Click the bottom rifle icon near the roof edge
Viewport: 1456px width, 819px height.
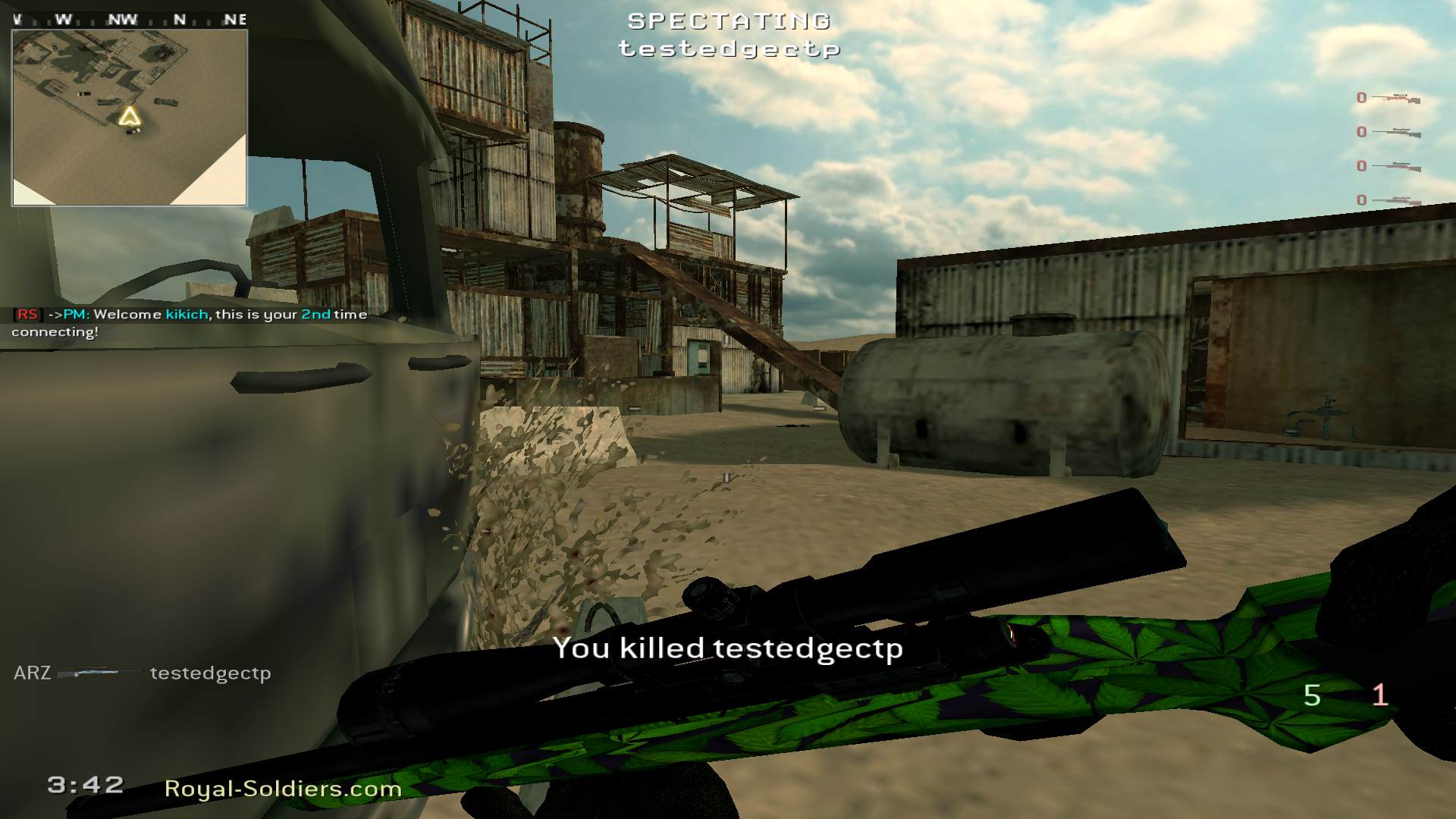coord(1397,200)
